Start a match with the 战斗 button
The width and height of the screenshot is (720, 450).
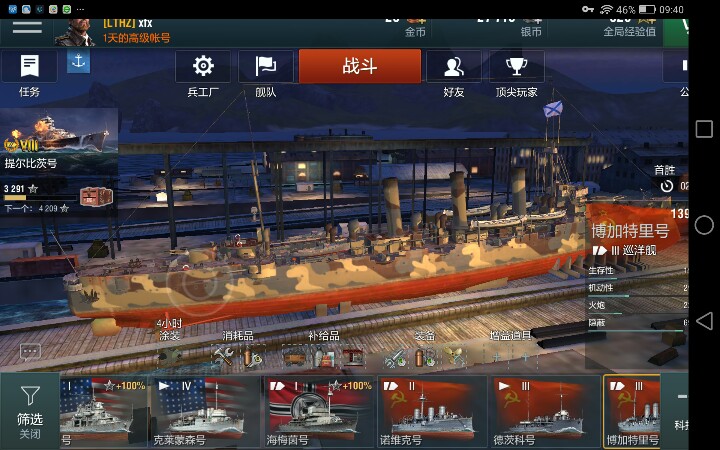[x=360, y=67]
